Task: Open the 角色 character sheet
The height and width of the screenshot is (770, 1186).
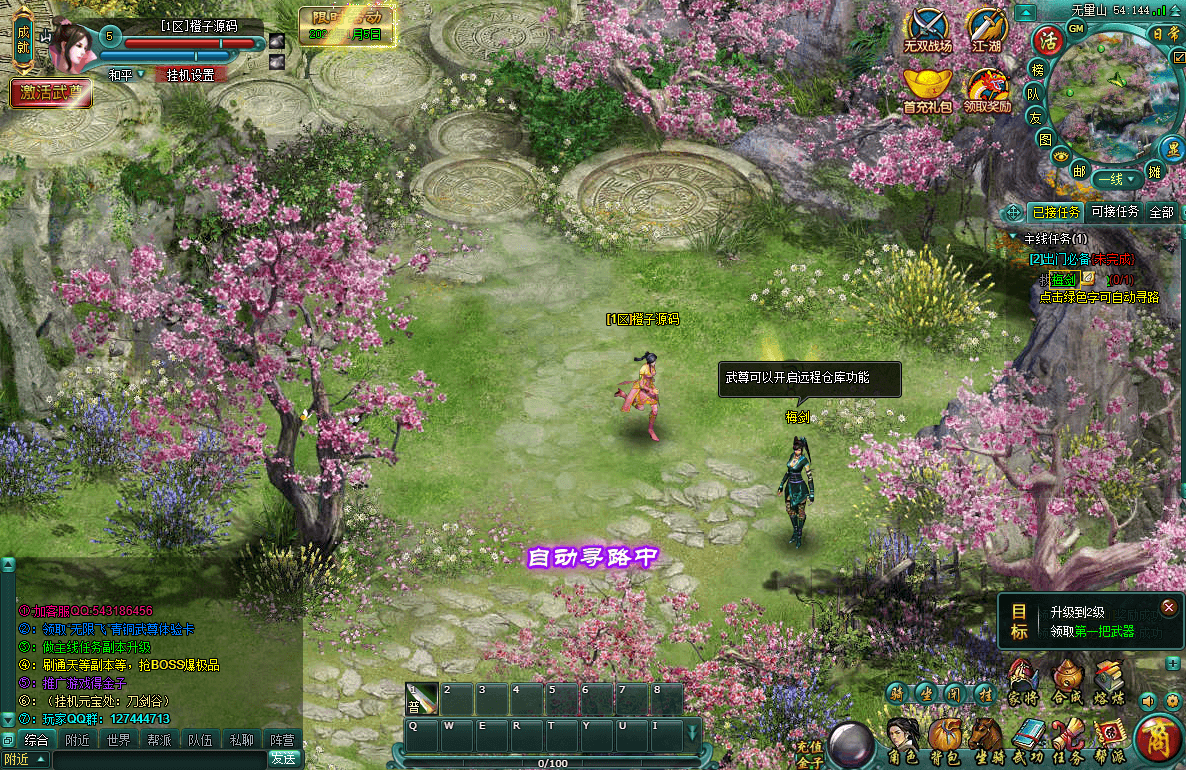Action: coord(903,740)
